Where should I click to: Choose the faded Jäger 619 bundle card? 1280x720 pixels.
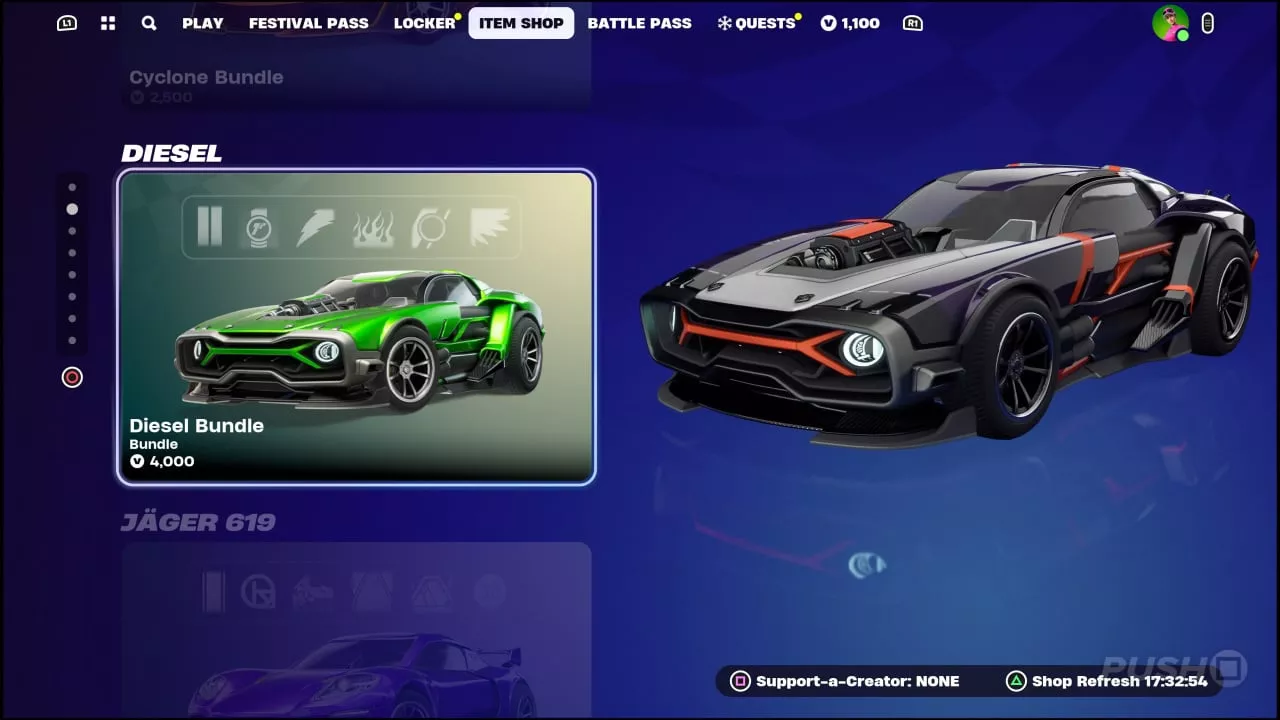pos(356,630)
